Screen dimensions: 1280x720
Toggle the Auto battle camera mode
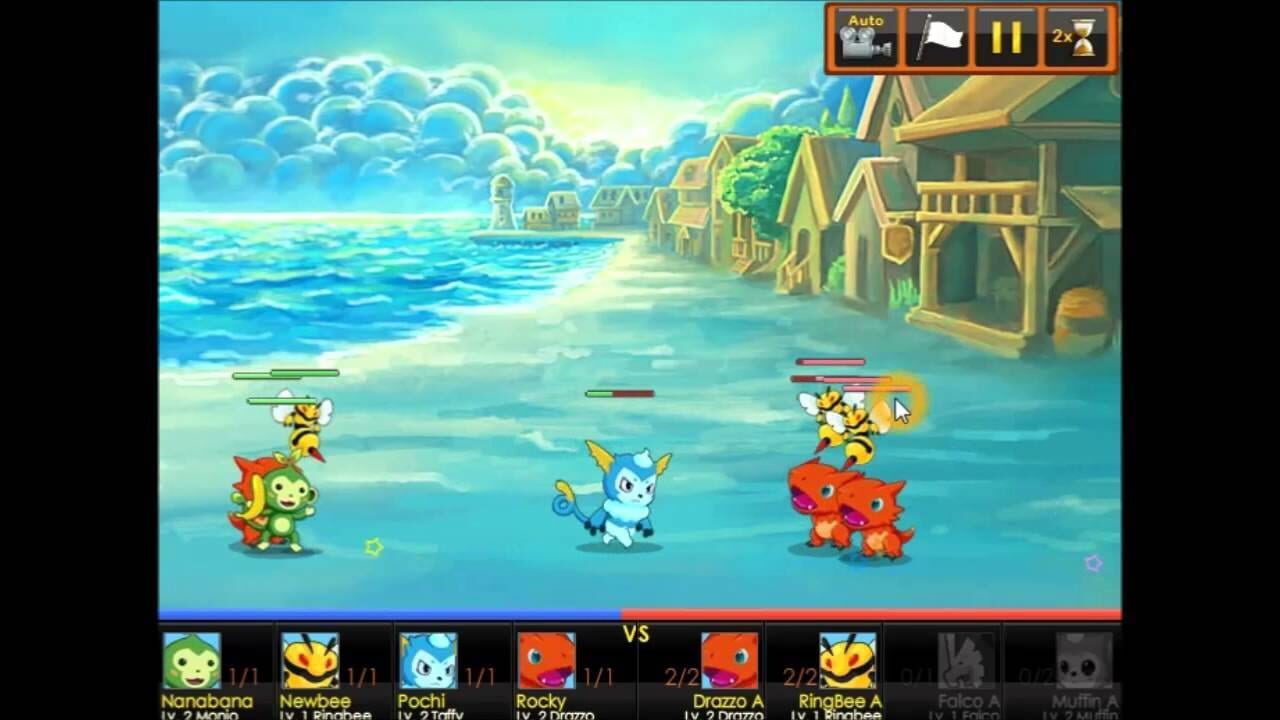pyautogui.click(x=866, y=37)
